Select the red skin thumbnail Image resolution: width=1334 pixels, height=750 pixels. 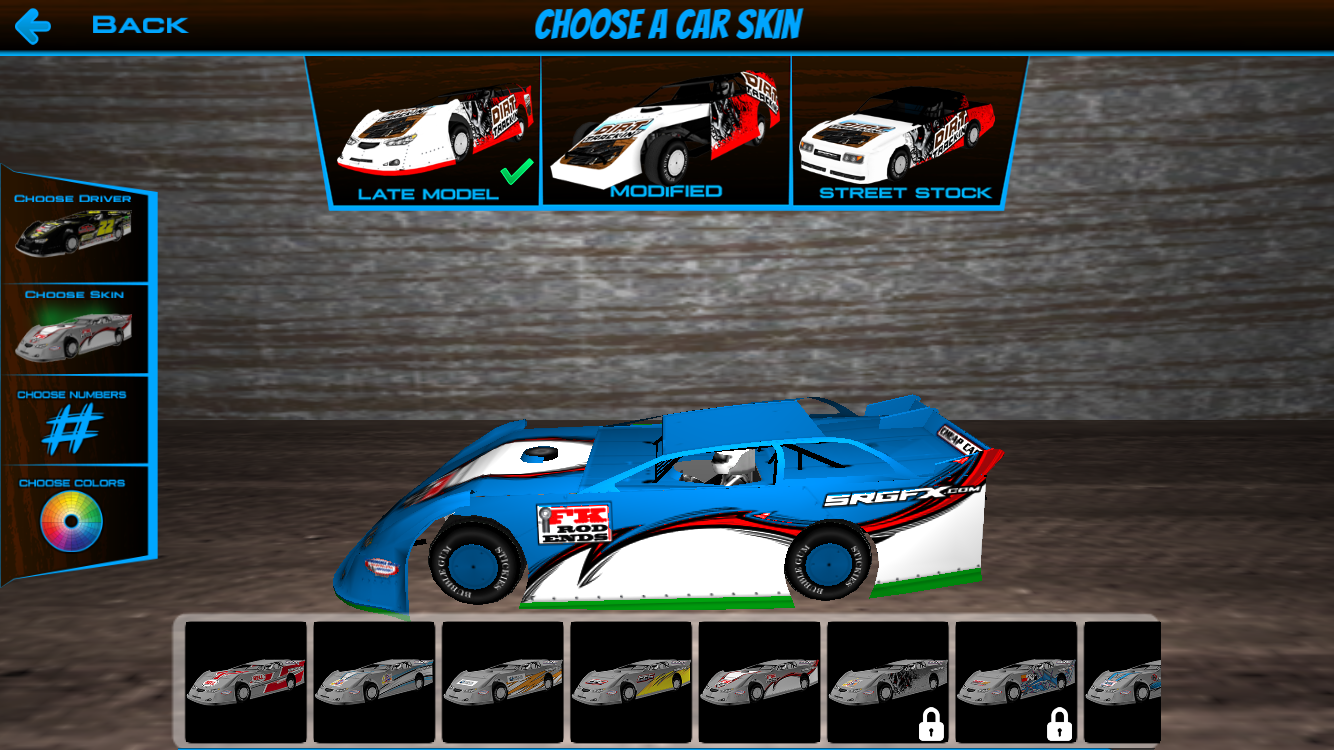pos(245,682)
